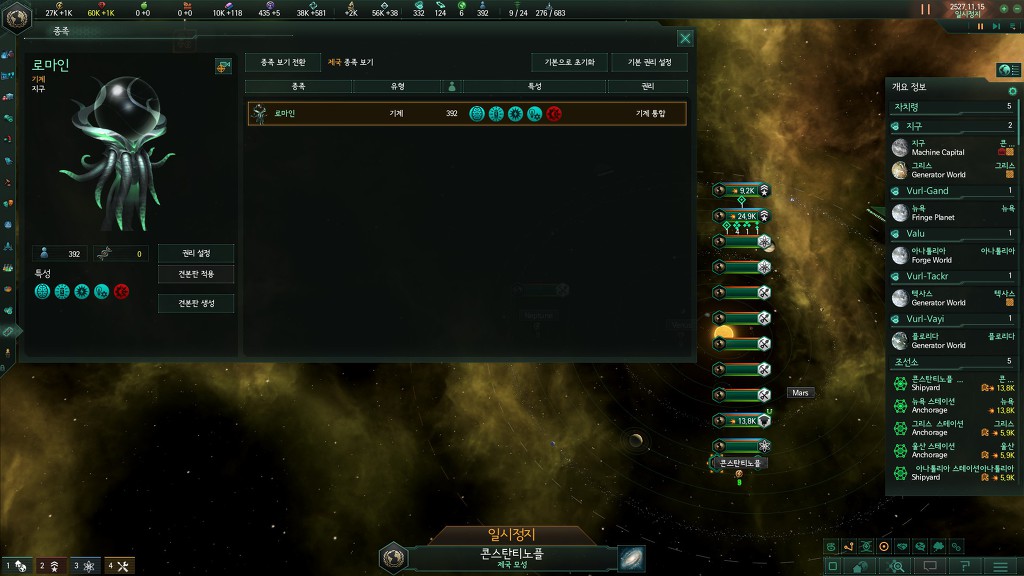Open the empire emblem menu at top-left

pyautogui.click(x=17, y=15)
